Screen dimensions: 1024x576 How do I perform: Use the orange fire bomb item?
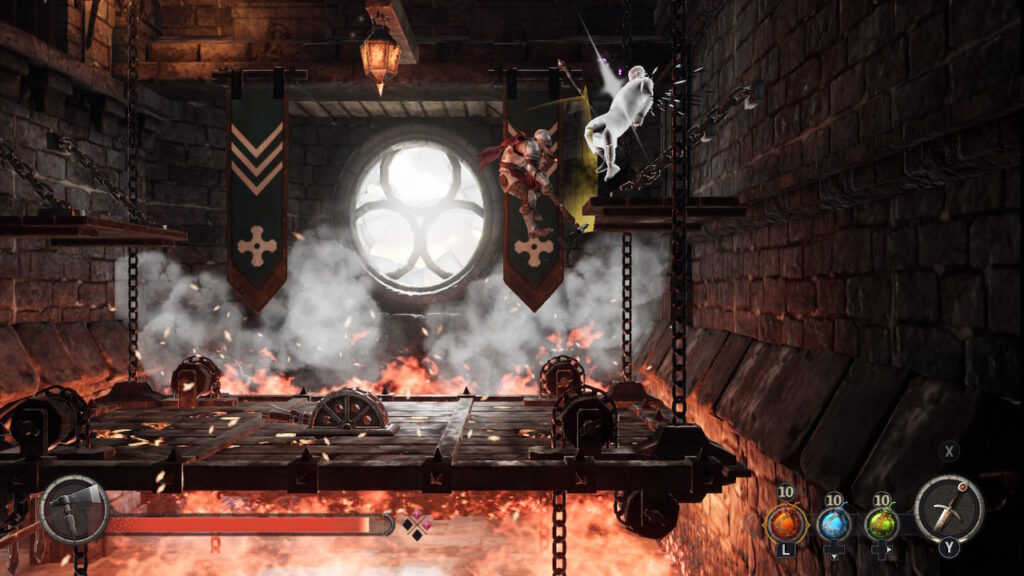pos(785,523)
